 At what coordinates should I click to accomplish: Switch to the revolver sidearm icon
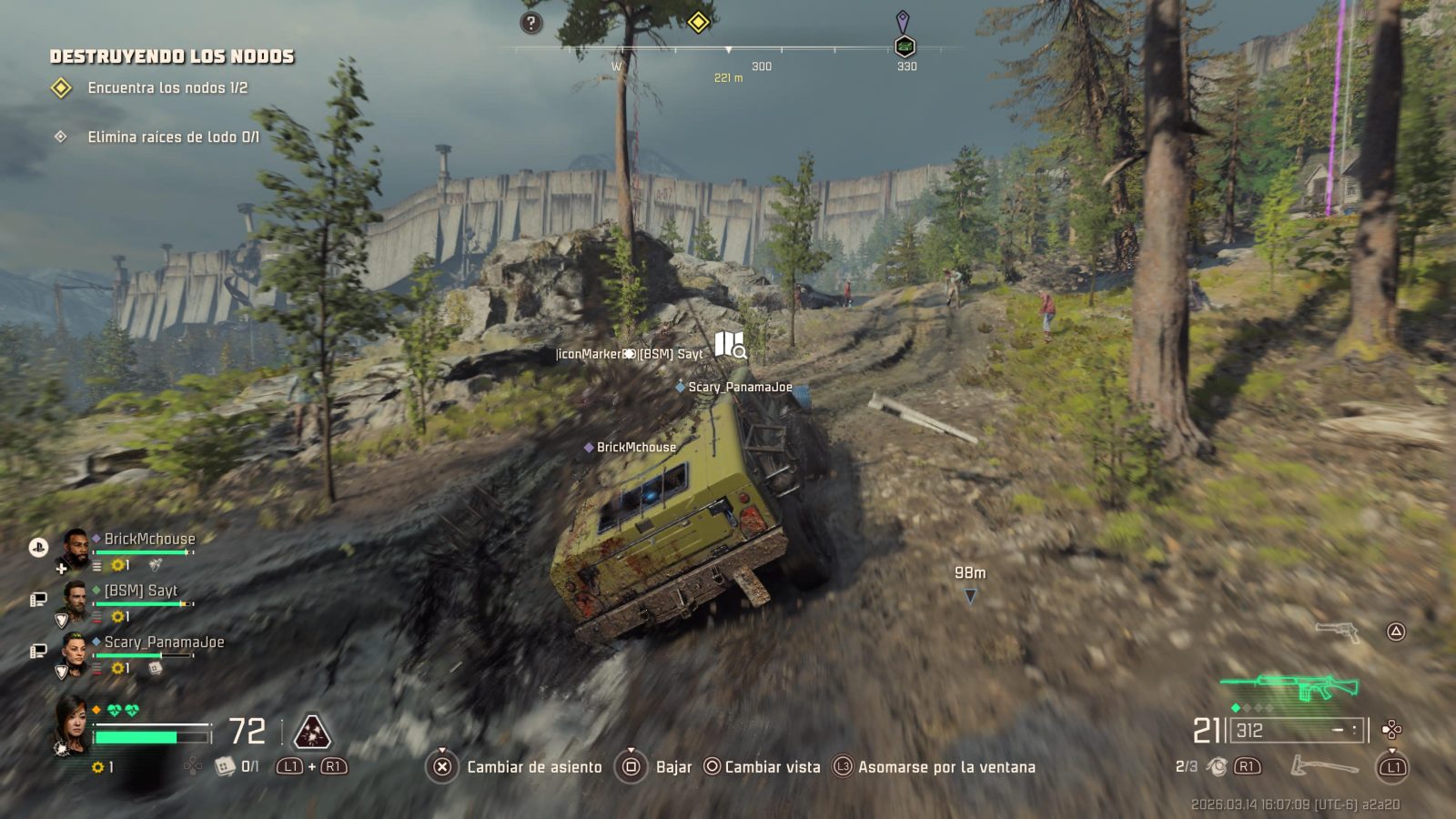tap(1337, 630)
